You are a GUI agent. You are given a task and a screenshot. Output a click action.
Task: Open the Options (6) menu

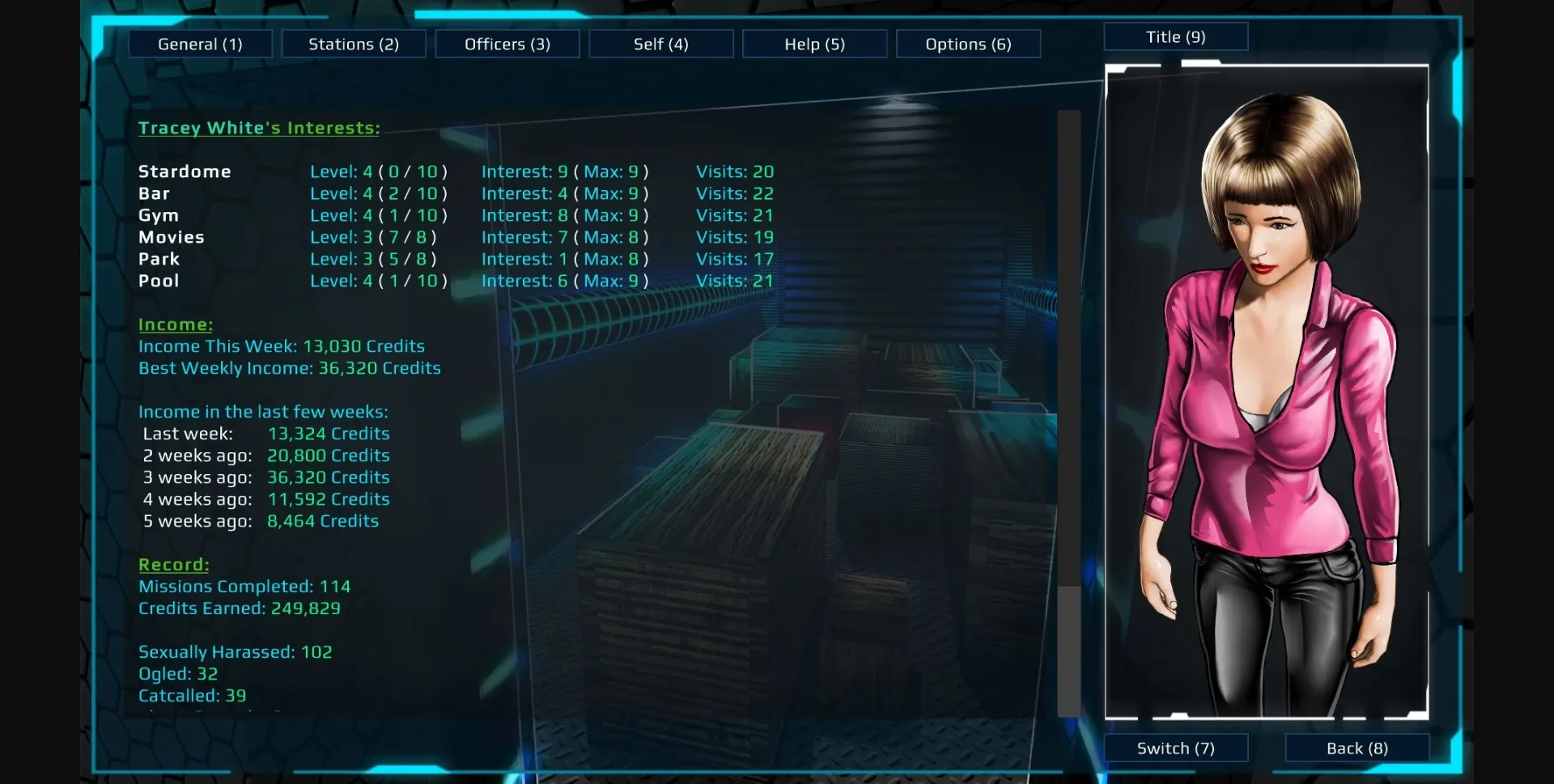coord(968,44)
